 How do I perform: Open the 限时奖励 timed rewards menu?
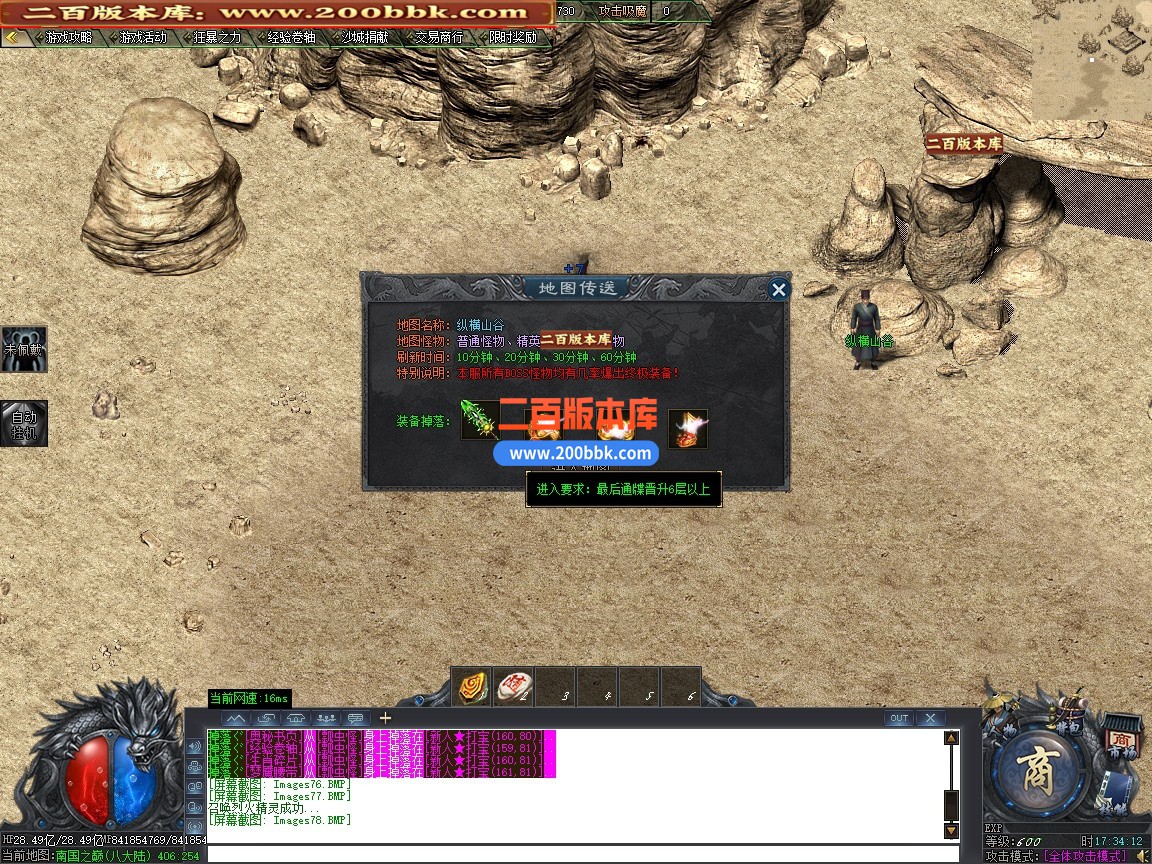click(512, 38)
